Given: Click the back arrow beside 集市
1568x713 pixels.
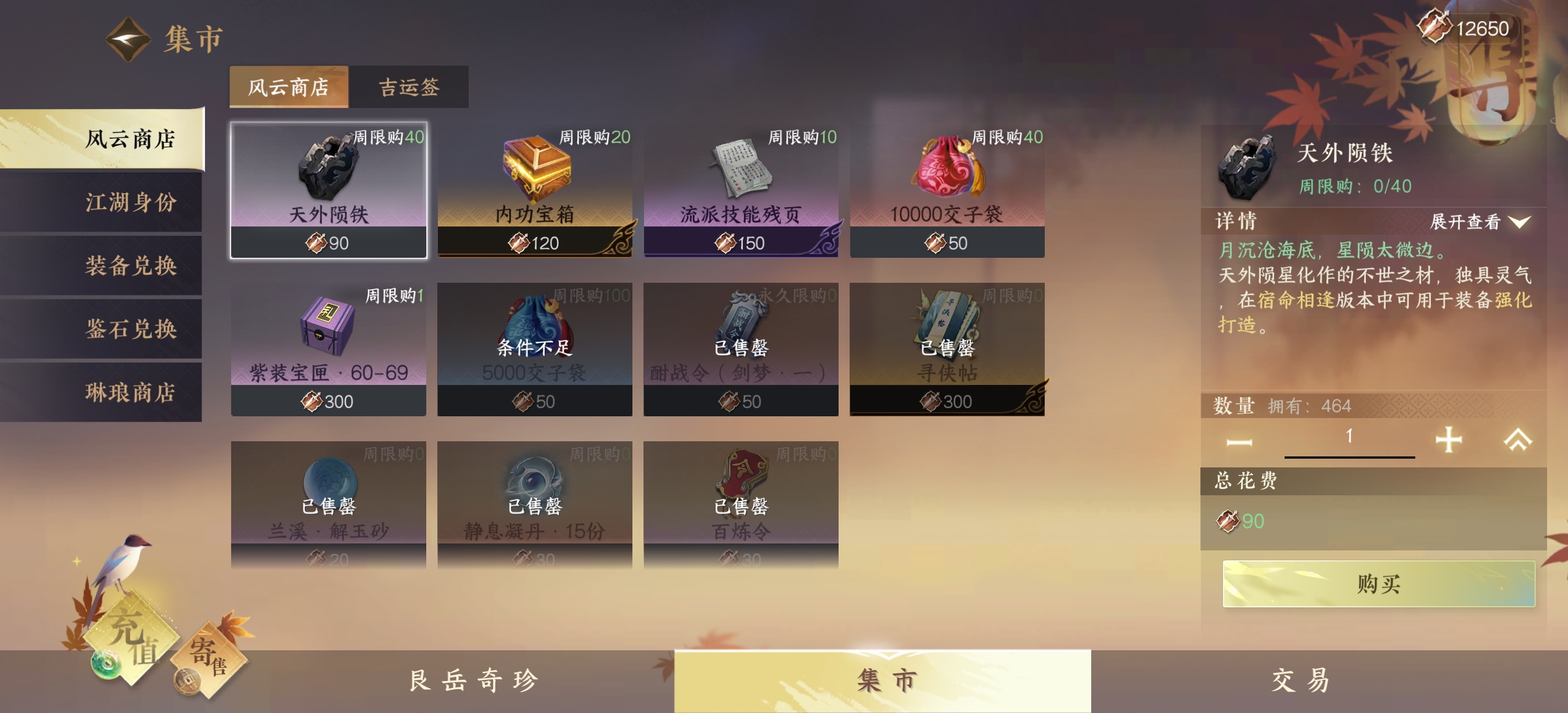Looking at the screenshot, I should [x=129, y=38].
